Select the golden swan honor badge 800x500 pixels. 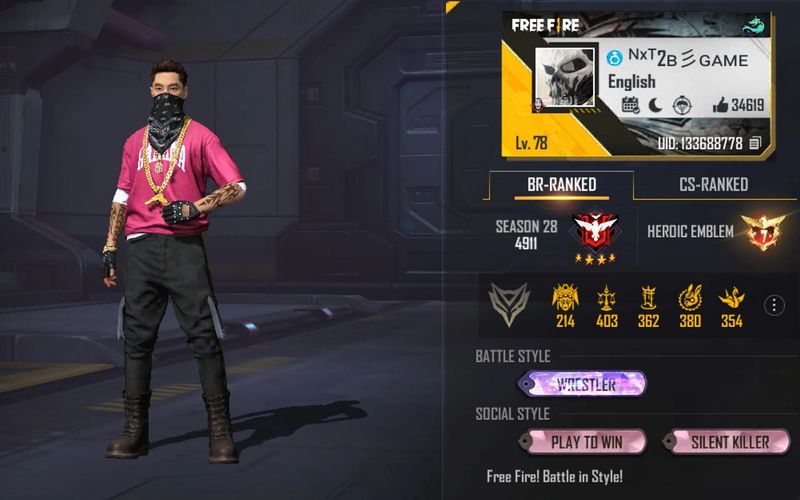pyautogui.click(x=732, y=298)
